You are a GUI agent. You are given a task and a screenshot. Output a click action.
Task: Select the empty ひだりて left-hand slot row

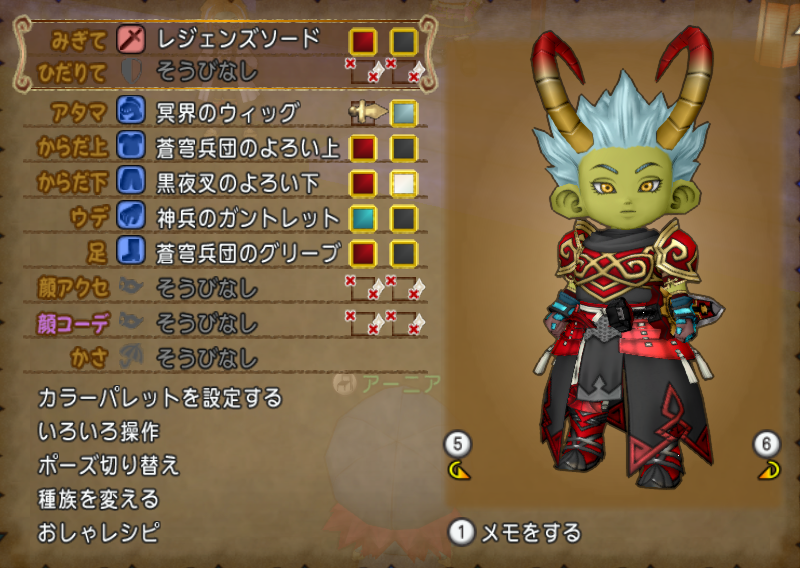tap(207, 71)
